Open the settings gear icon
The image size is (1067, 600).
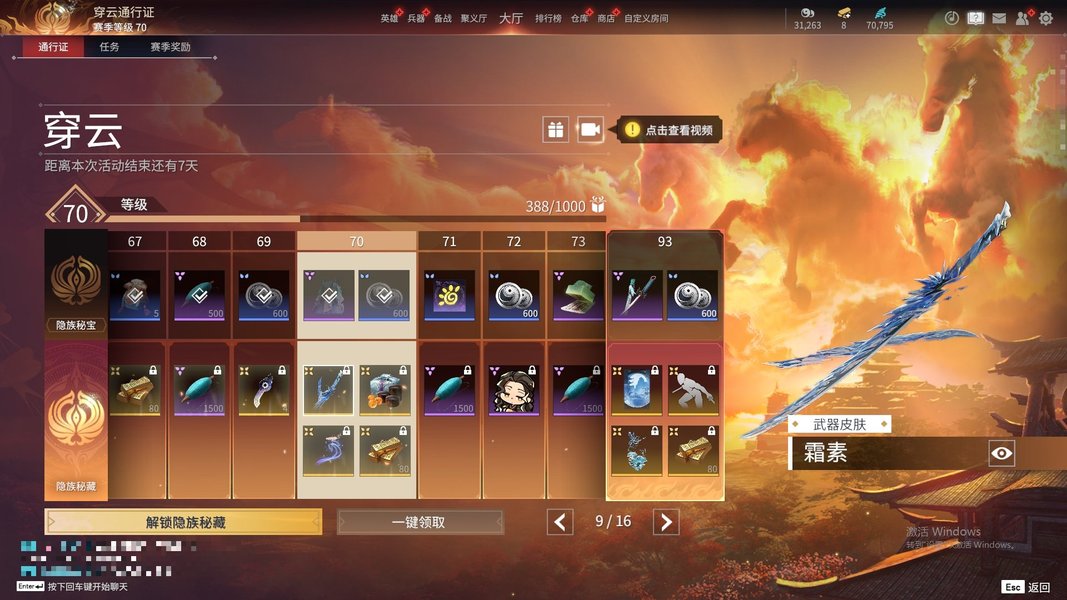tap(1046, 18)
